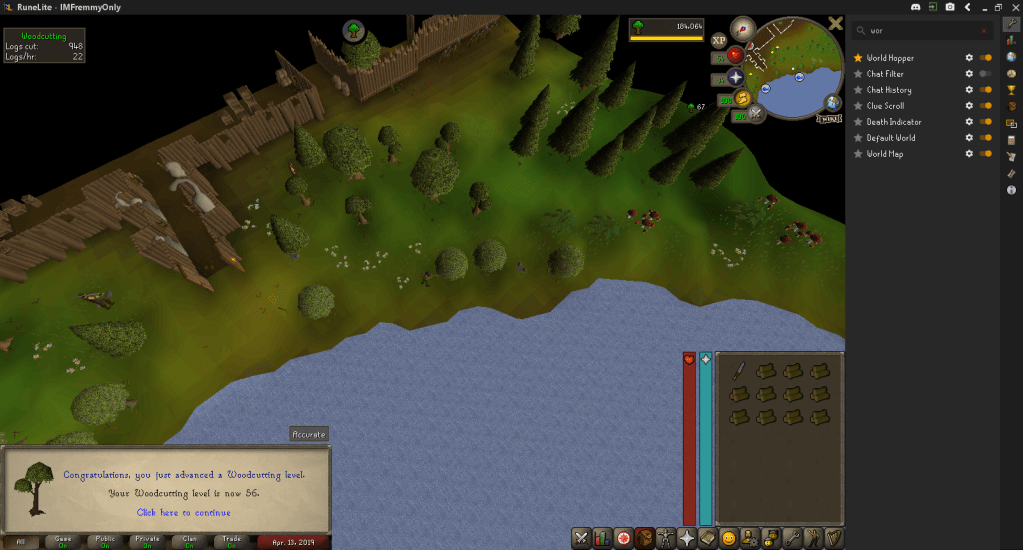Click the compass beside the minimap
1023x550 pixels.
coord(742,28)
